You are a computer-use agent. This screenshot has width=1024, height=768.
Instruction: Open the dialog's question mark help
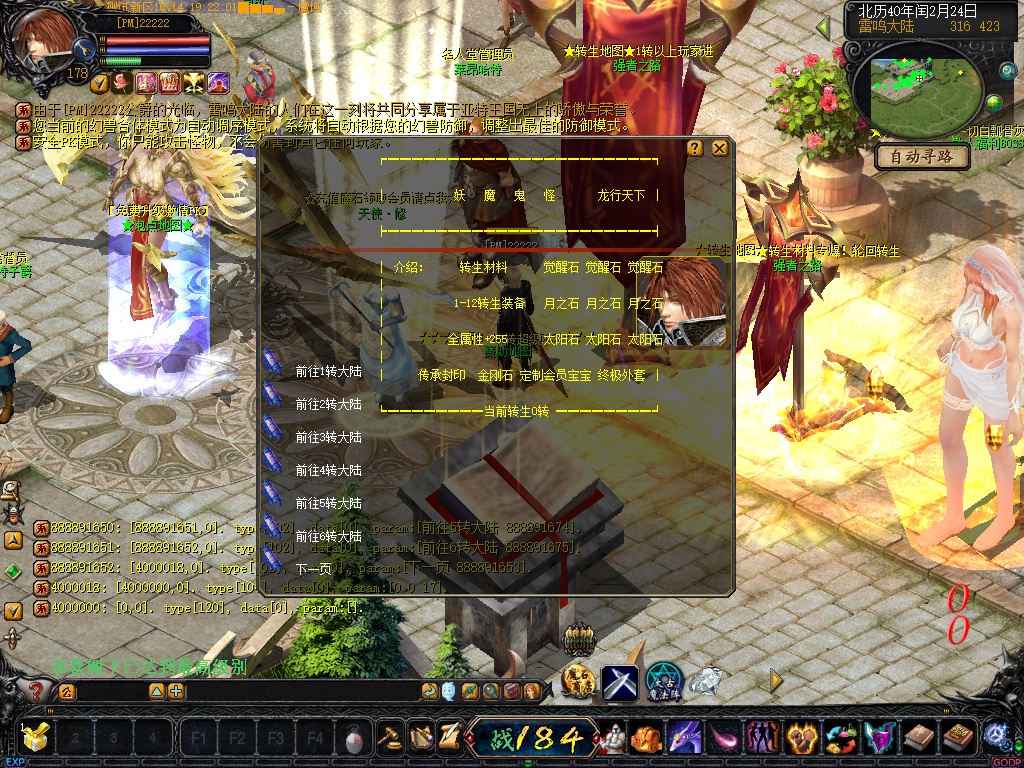695,148
